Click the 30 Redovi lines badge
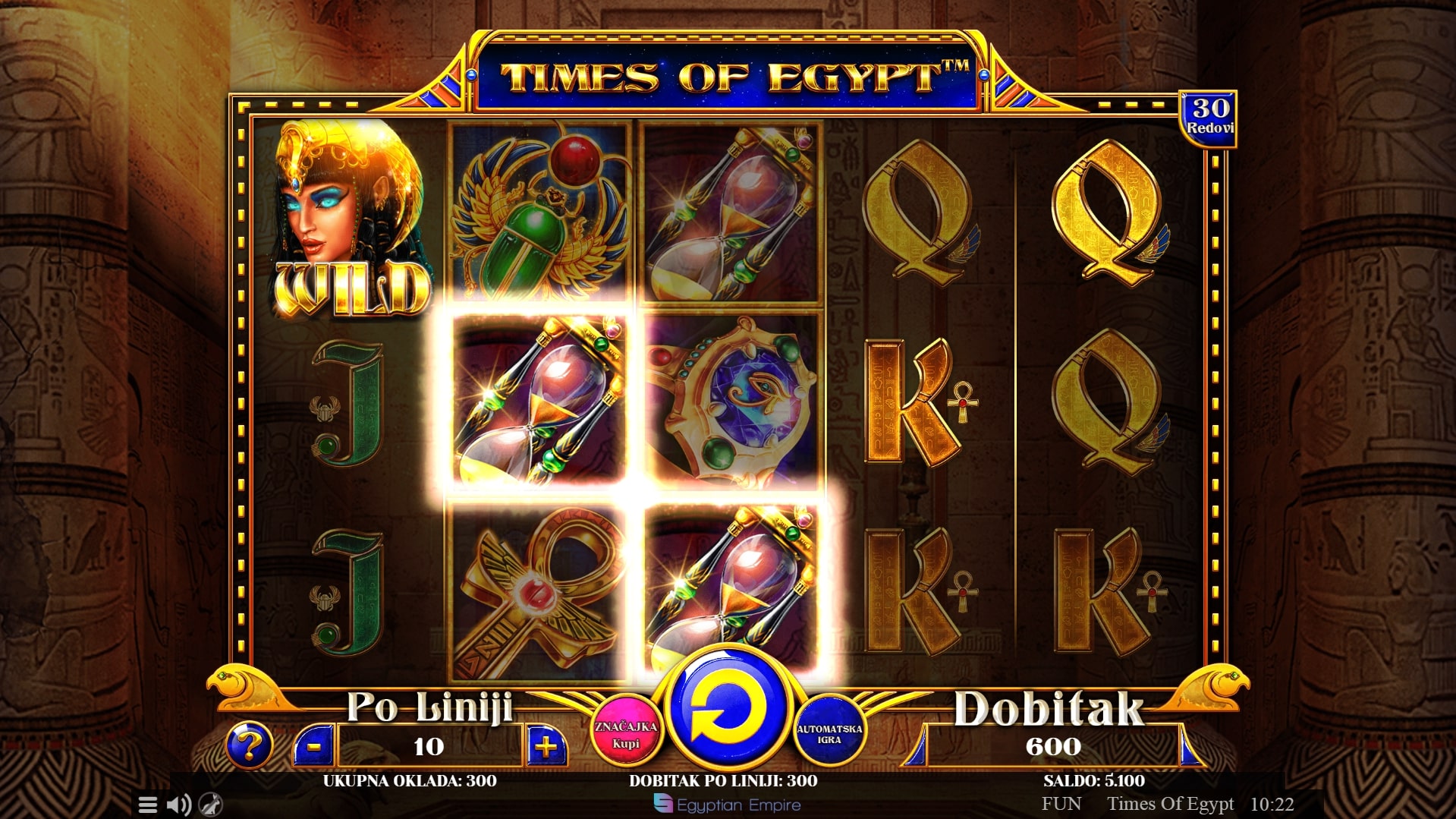The image size is (1456, 819). [1209, 117]
